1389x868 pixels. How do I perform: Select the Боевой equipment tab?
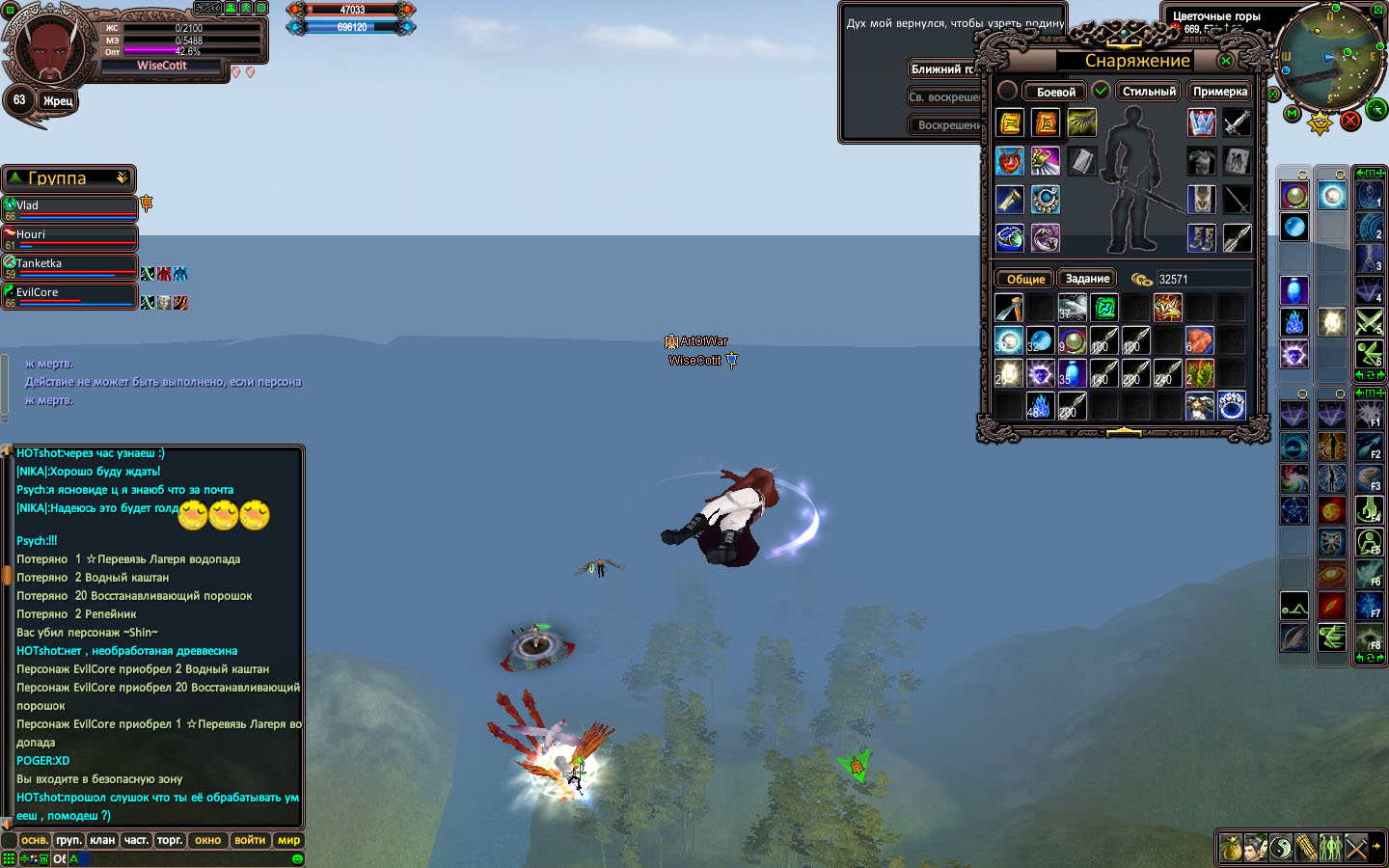[x=1055, y=92]
